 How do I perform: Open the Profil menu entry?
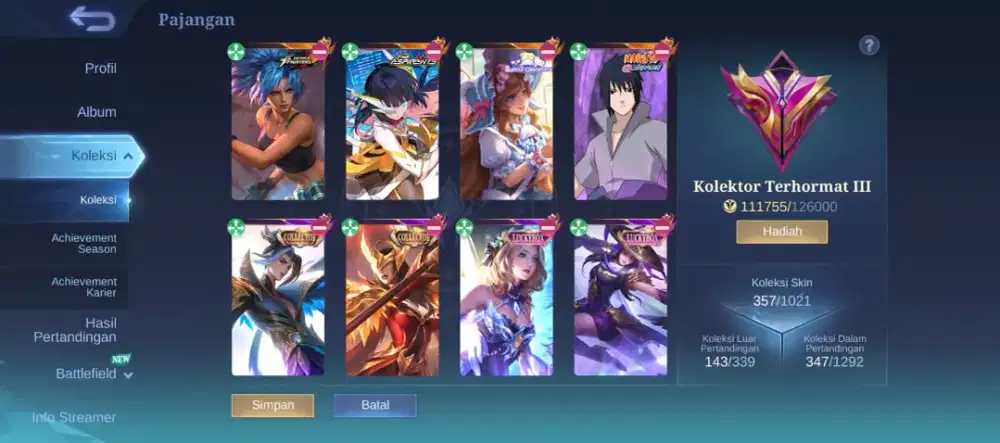tap(100, 68)
